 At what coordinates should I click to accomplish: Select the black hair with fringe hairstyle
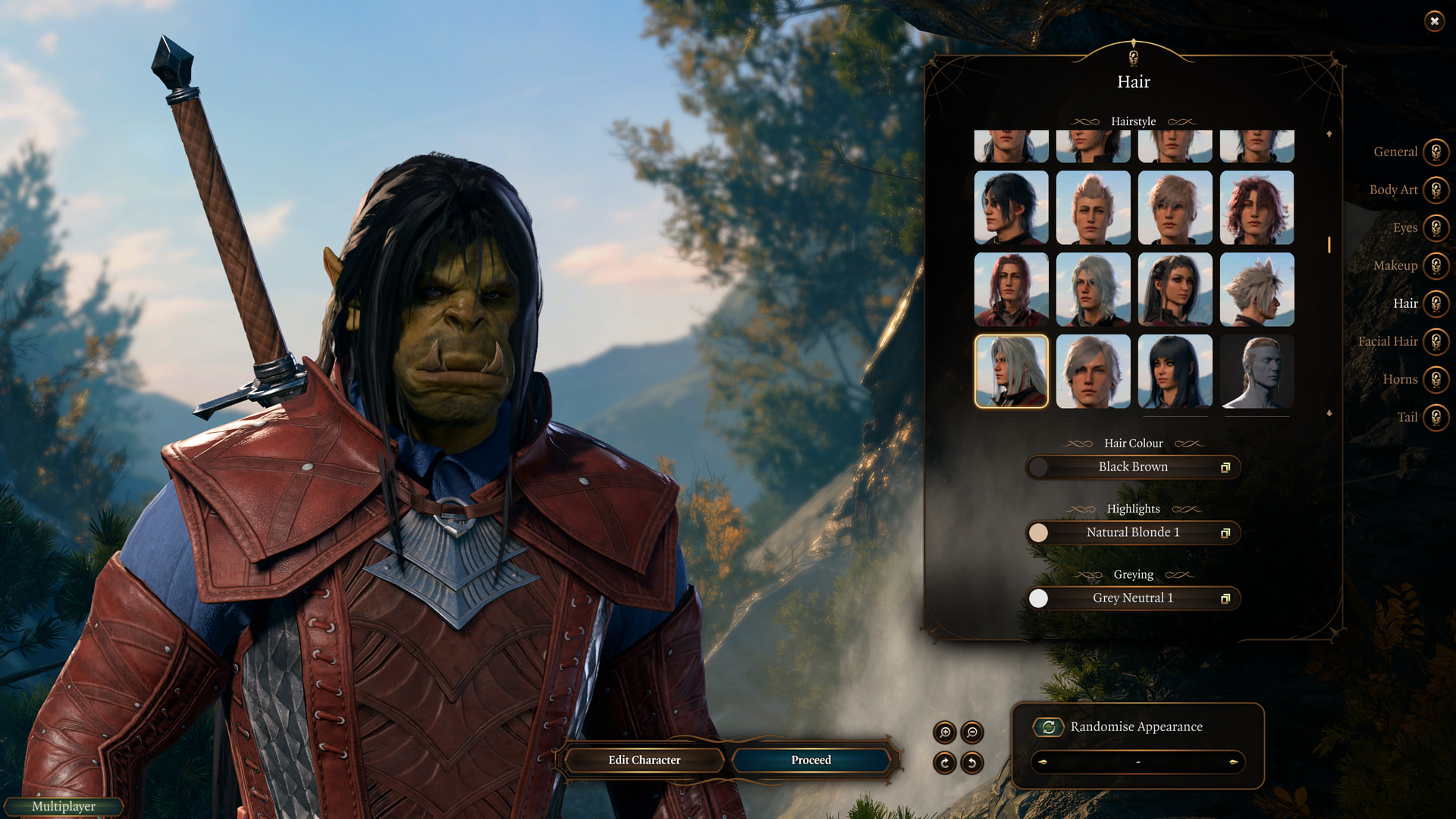[1175, 372]
